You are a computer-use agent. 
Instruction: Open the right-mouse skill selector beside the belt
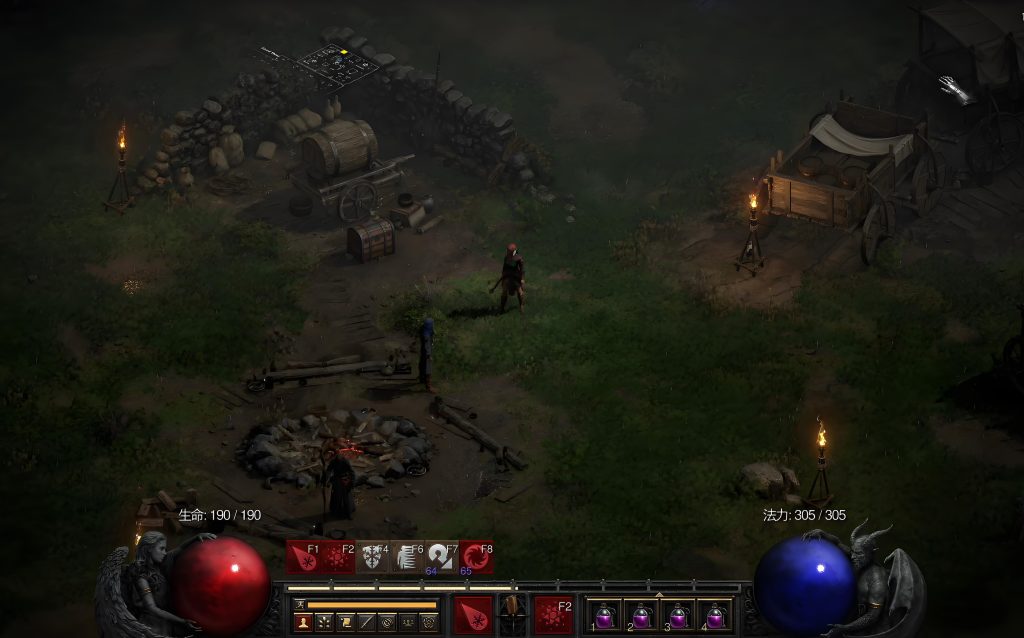click(554, 612)
